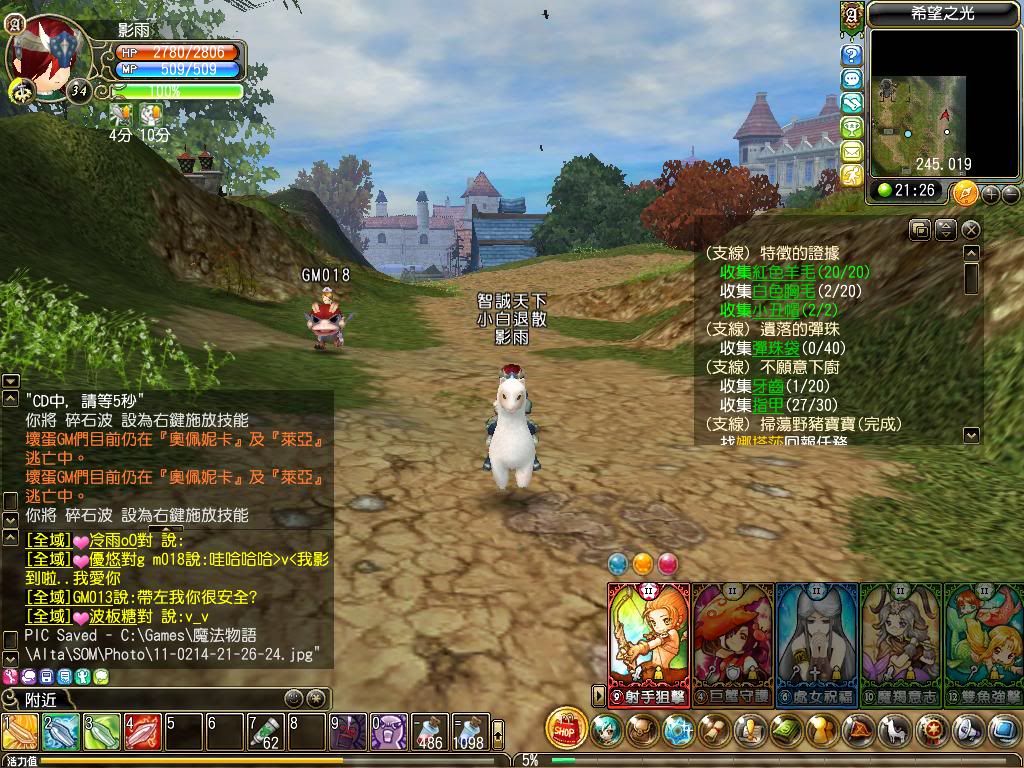The image size is (1024, 768).
Task: Pick the 魔羯意志 zodiac card
Action: click(x=901, y=640)
